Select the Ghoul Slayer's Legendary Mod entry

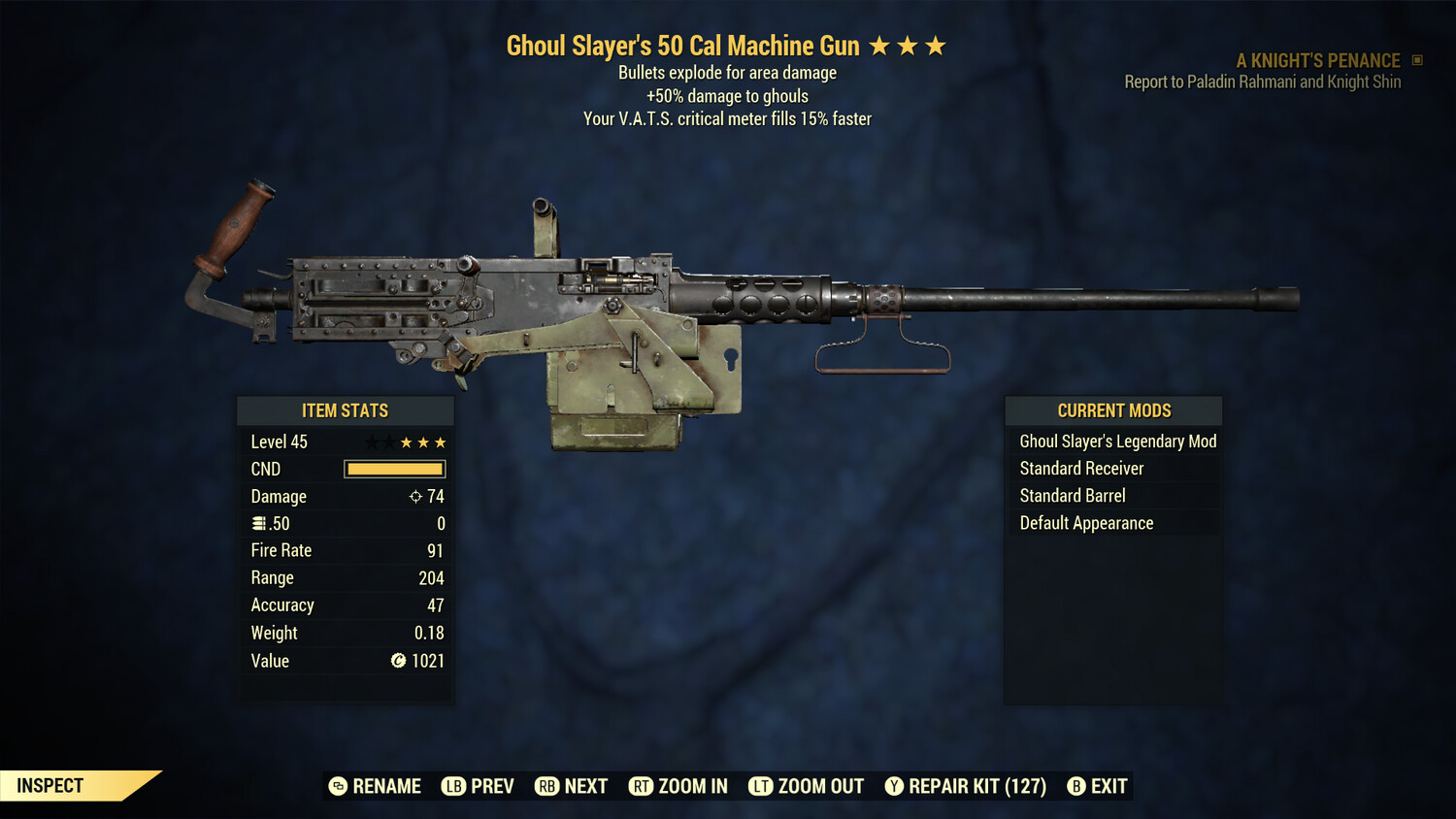(x=1117, y=441)
